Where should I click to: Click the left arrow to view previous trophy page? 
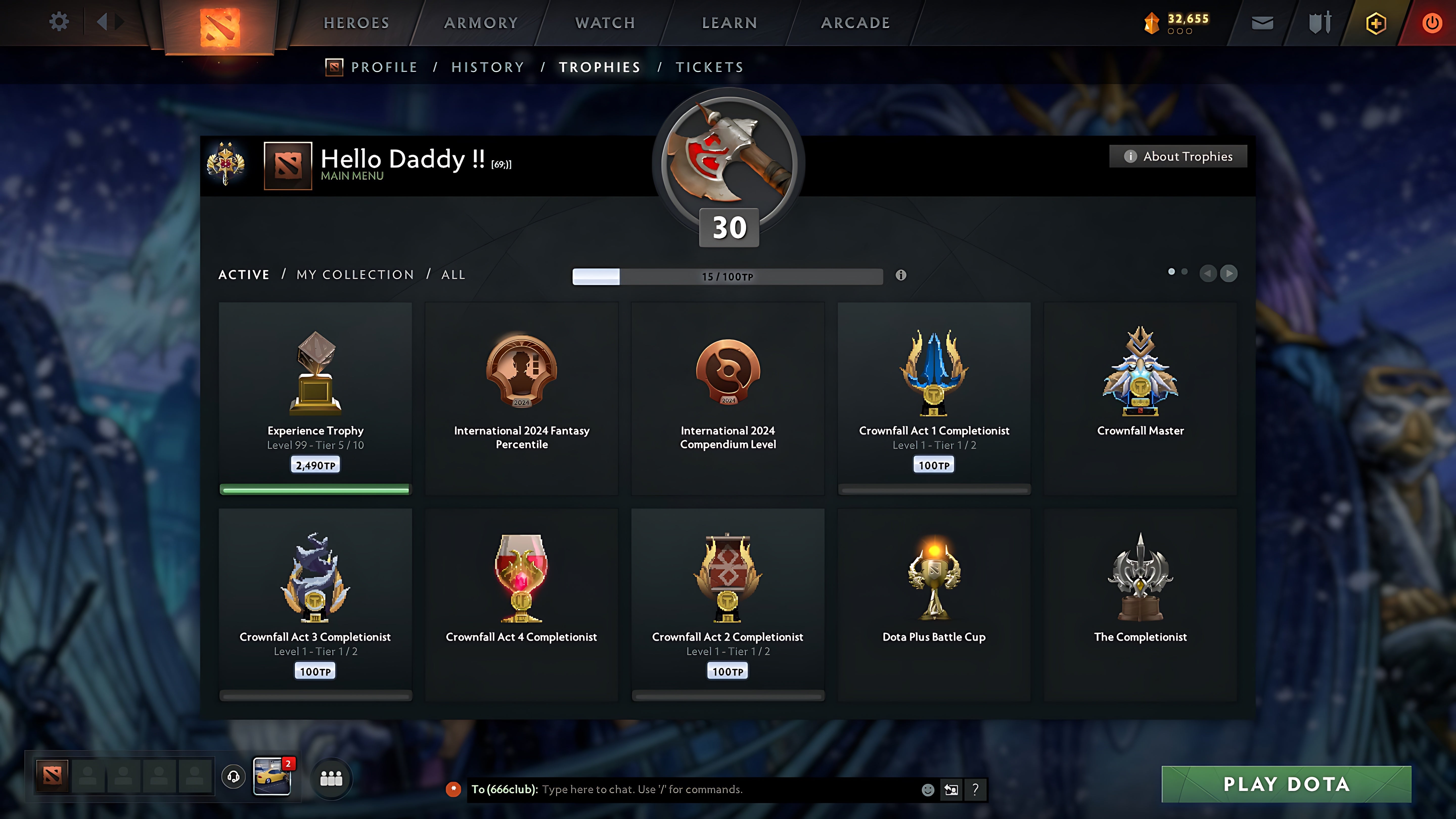tap(1209, 274)
